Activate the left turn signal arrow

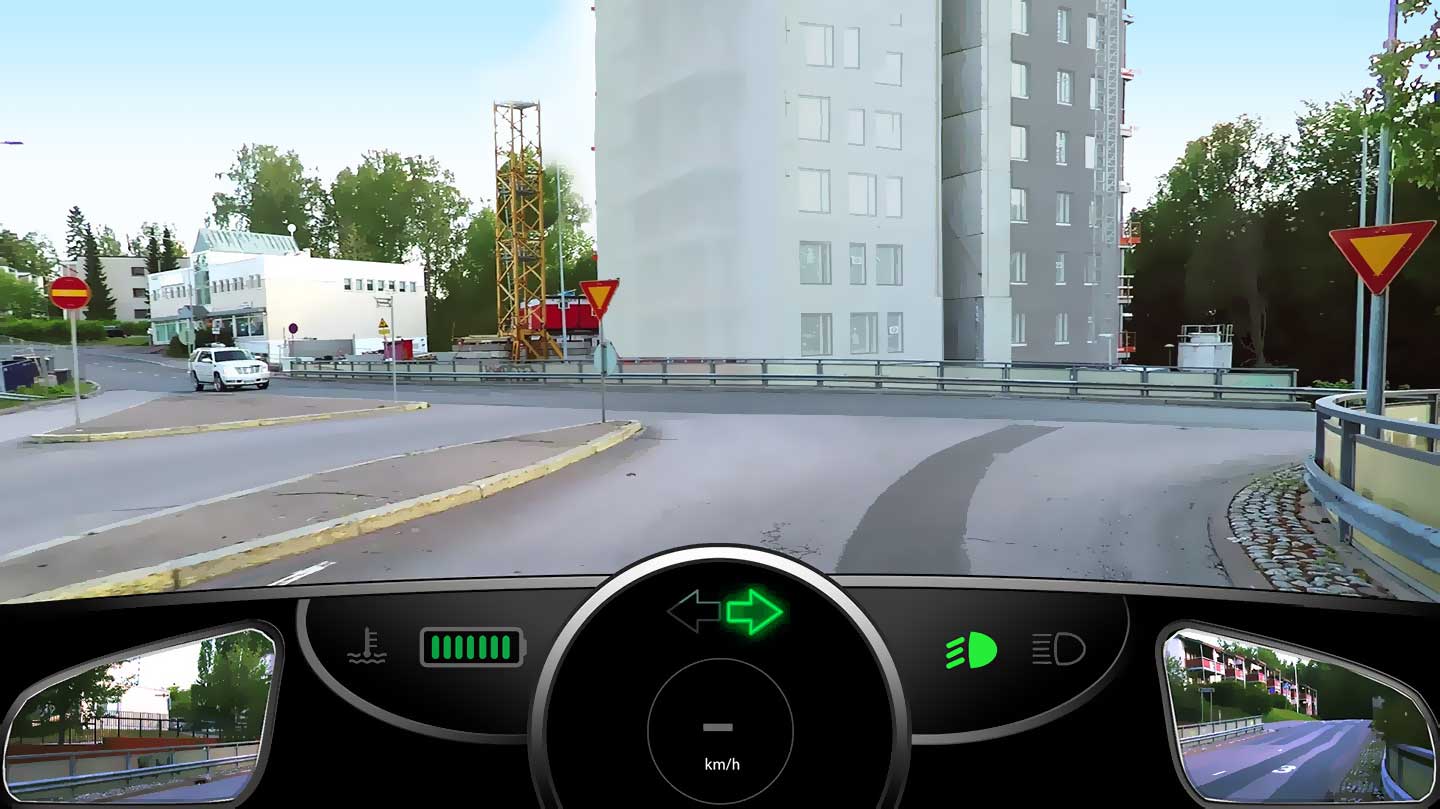point(693,611)
